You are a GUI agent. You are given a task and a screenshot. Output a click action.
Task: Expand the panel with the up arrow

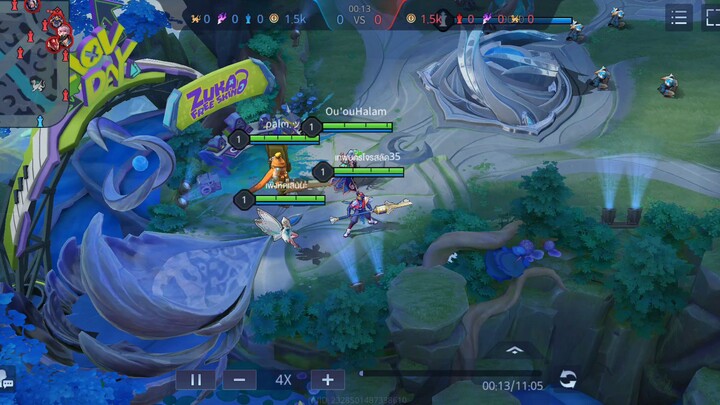pyautogui.click(x=514, y=350)
